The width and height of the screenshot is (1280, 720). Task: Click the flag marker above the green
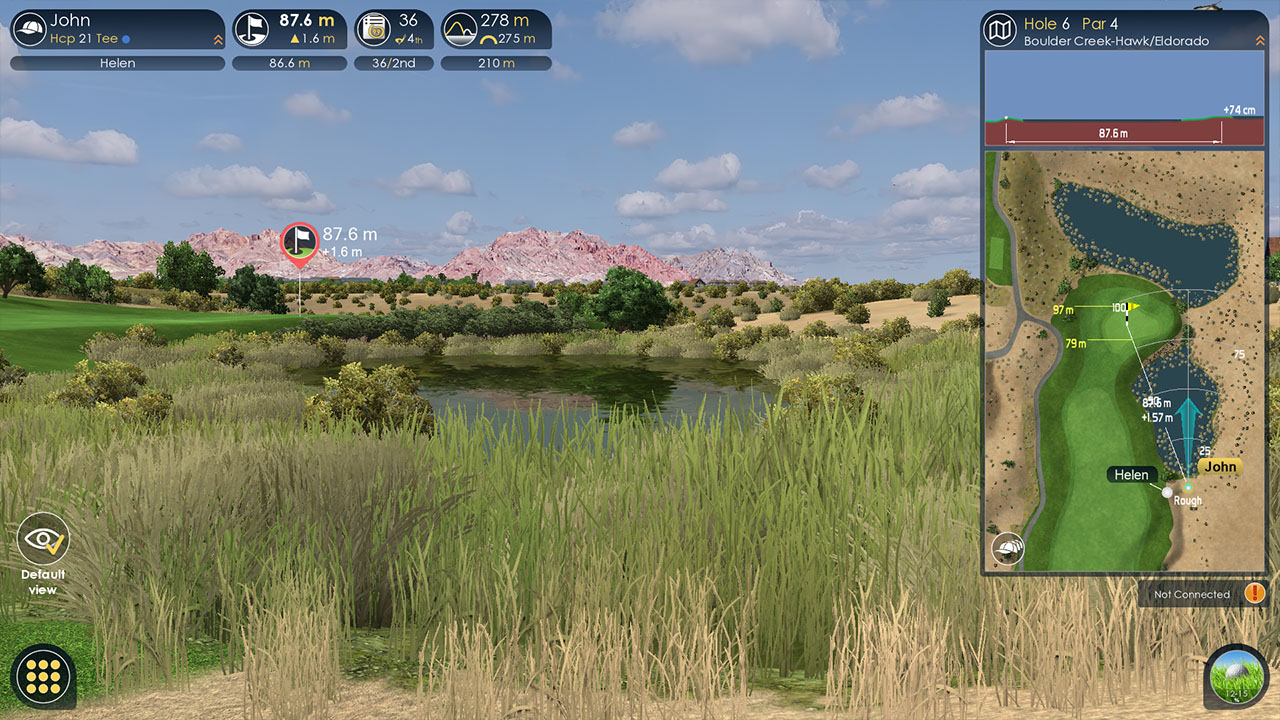tap(299, 242)
